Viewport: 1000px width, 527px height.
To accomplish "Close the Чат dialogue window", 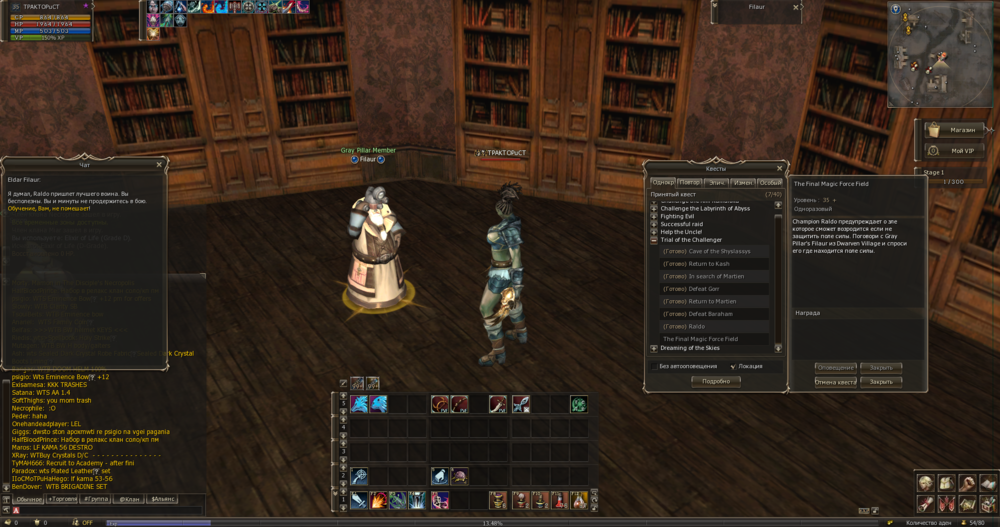I will [x=159, y=165].
